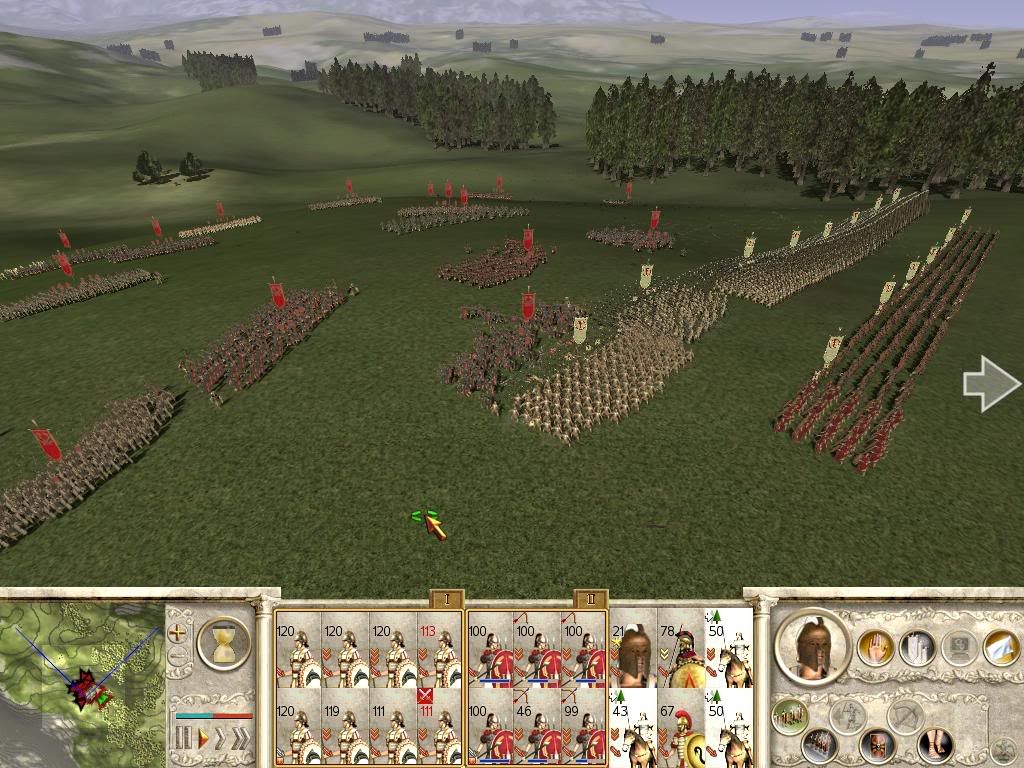Select group I tab
The height and width of the screenshot is (768, 1024).
447,599
